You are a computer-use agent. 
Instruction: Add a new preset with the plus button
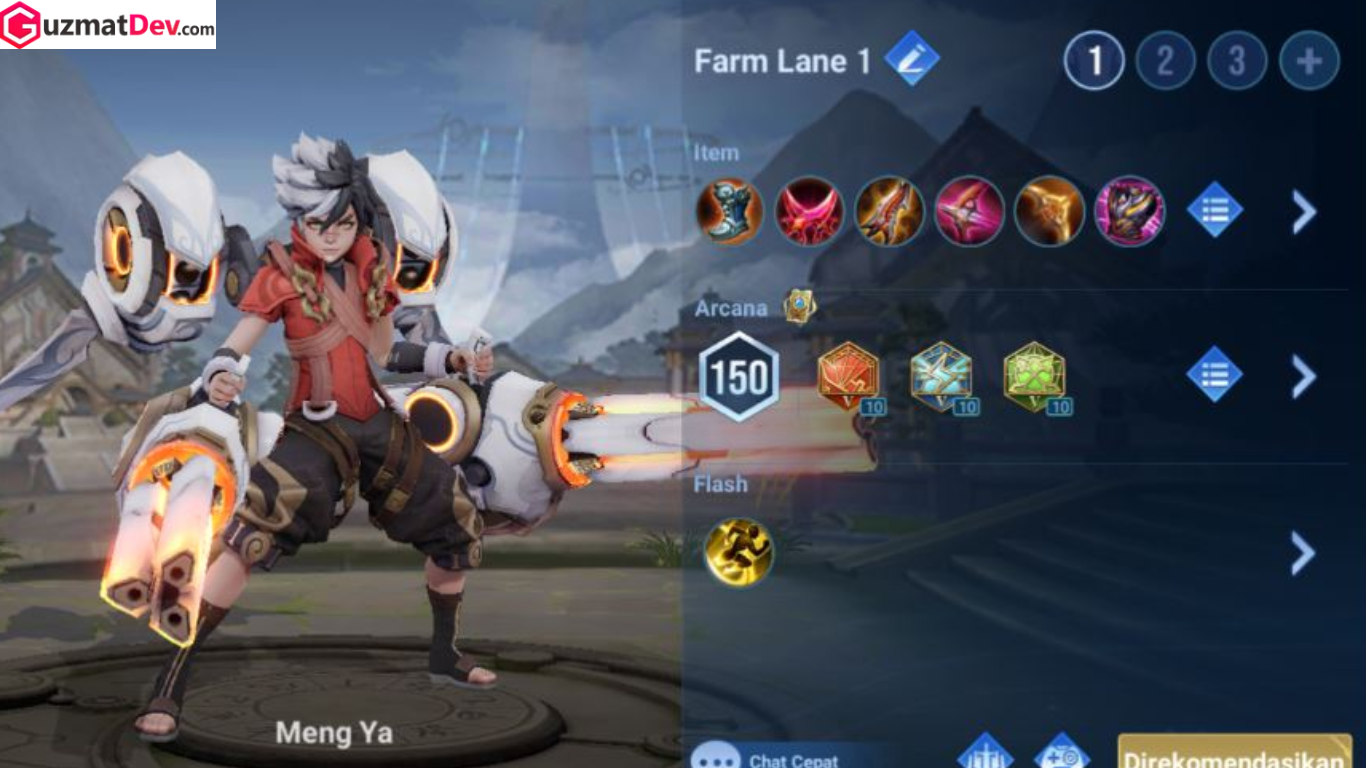[1309, 61]
